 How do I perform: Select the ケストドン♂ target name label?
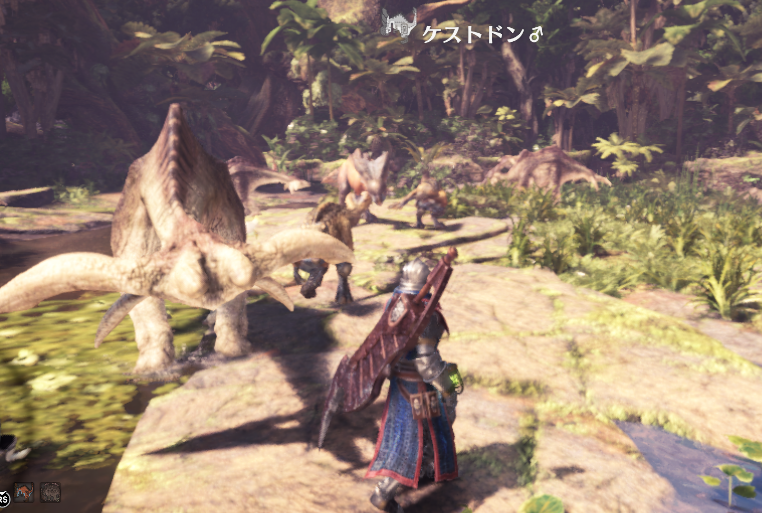pos(480,34)
